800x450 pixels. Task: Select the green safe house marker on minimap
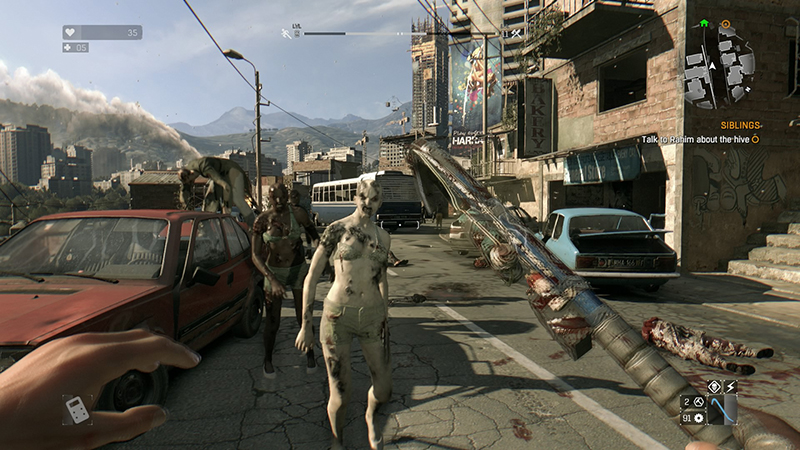(704, 23)
